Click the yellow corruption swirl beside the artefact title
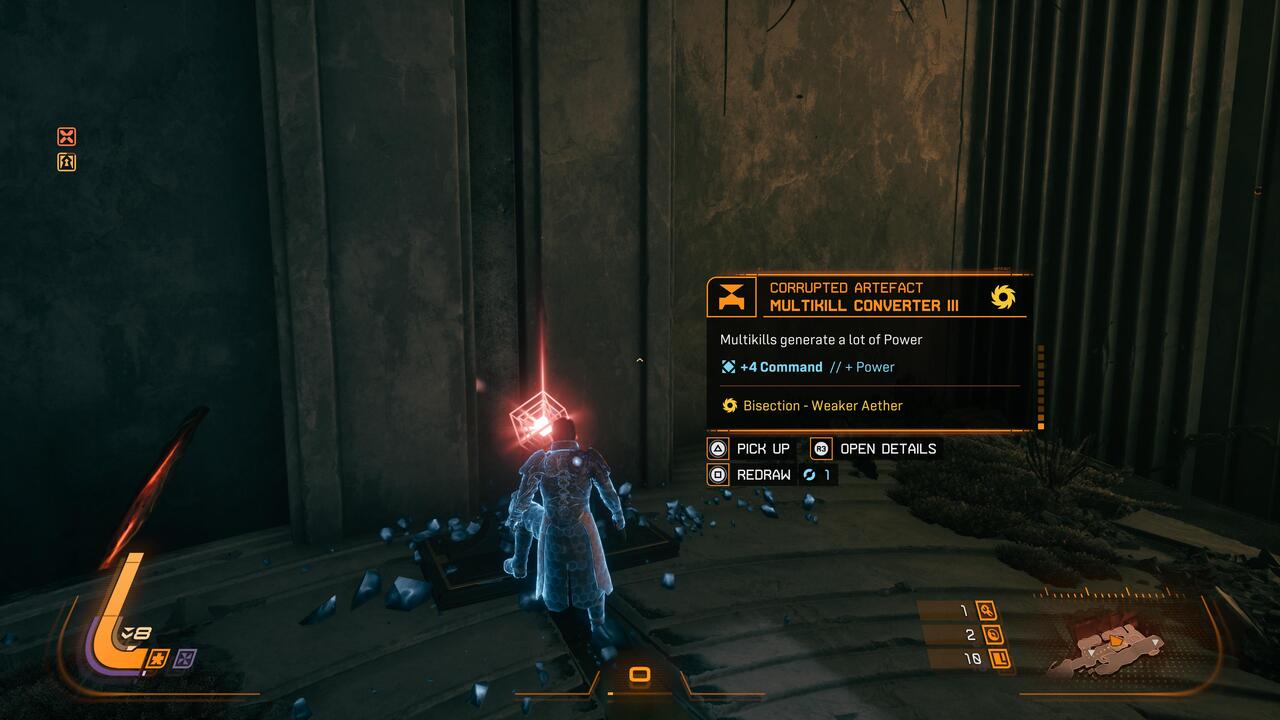1280x720 pixels. point(1003,297)
